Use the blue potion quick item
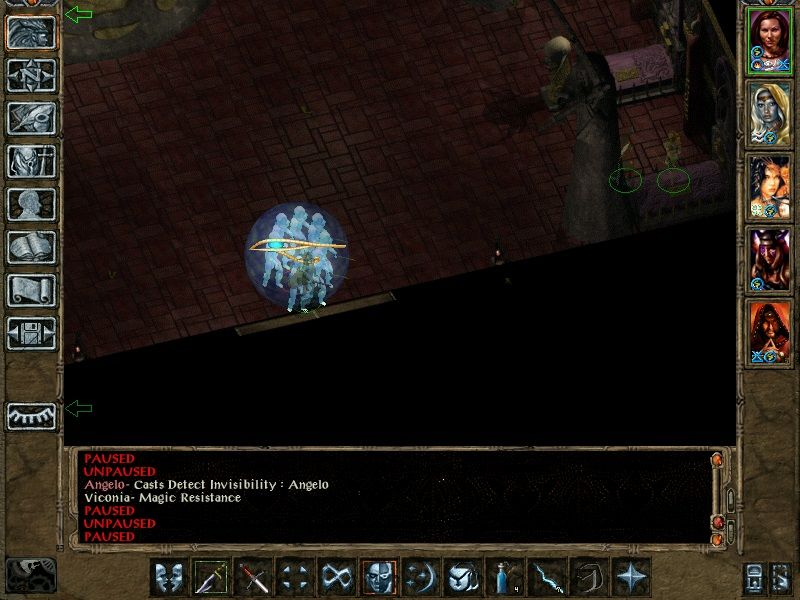The image size is (800, 600). point(505,578)
